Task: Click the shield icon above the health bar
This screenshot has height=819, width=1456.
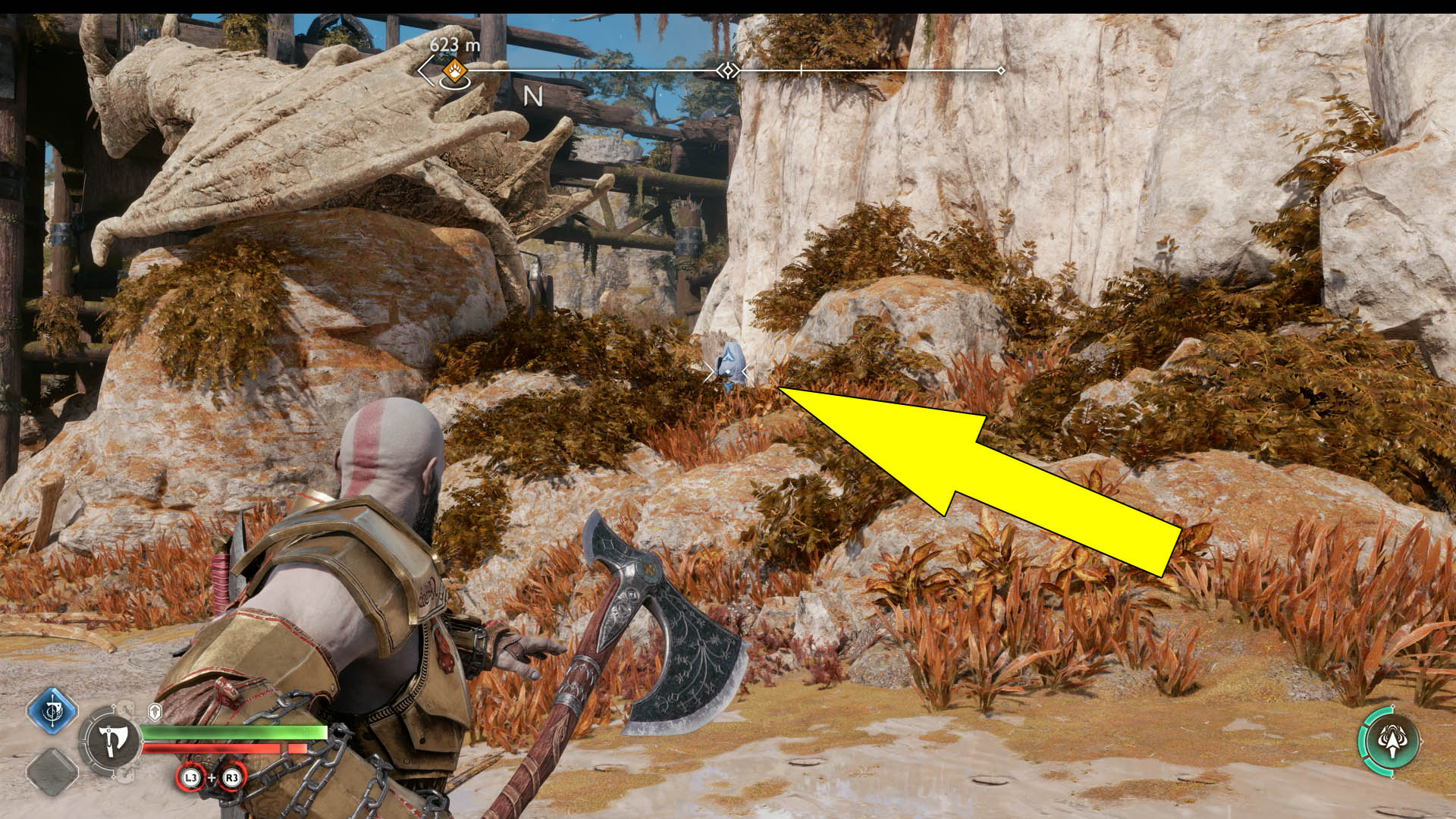Action: click(x=155, y=711)
